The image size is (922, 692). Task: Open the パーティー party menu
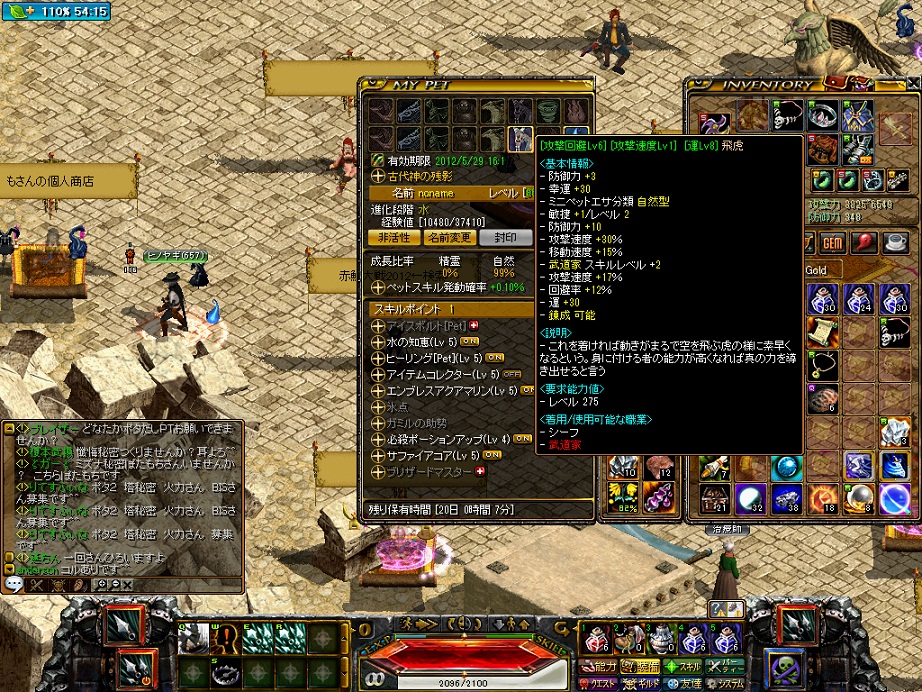727,665
